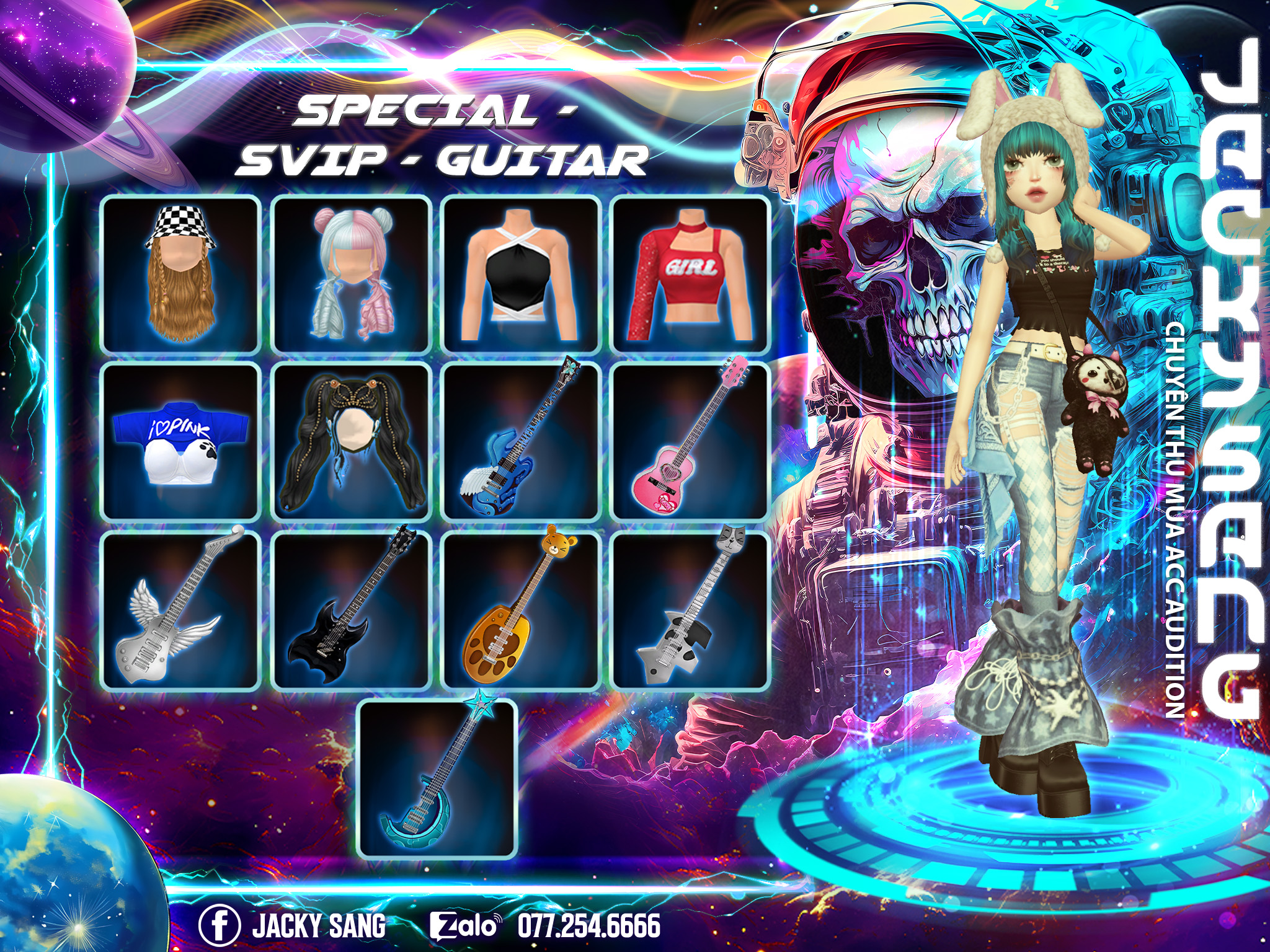Select the black halter crop top
The image size is (1270, 952).
(x=521, y=274)
